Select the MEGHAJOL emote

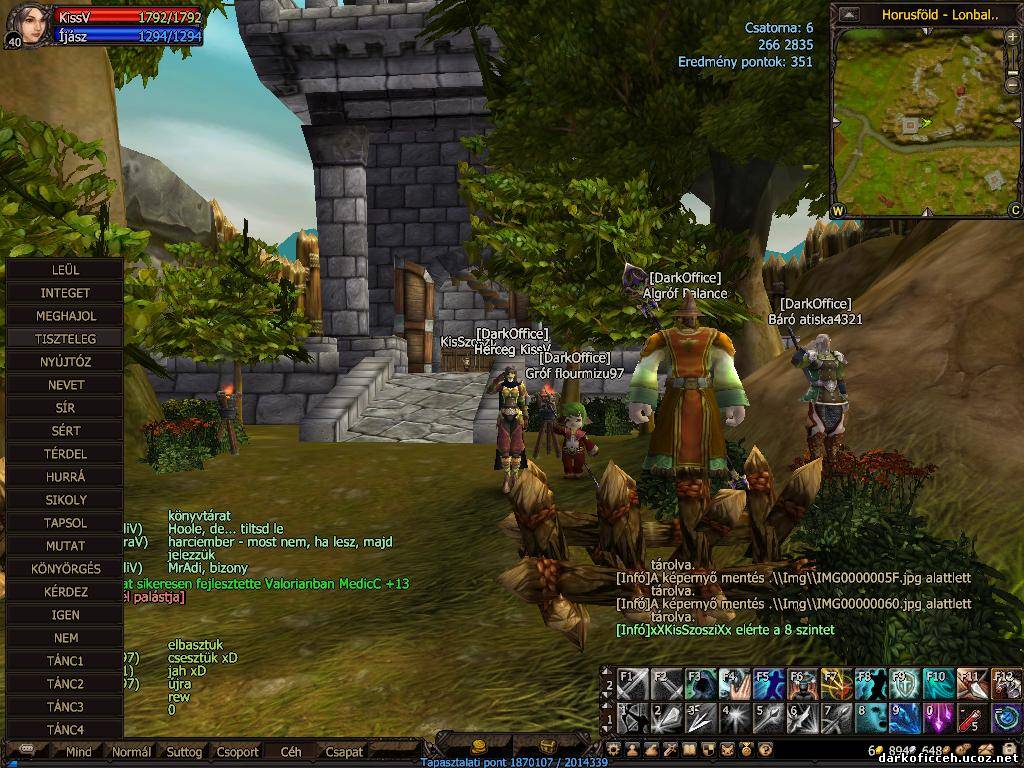[x=65, y=316]
